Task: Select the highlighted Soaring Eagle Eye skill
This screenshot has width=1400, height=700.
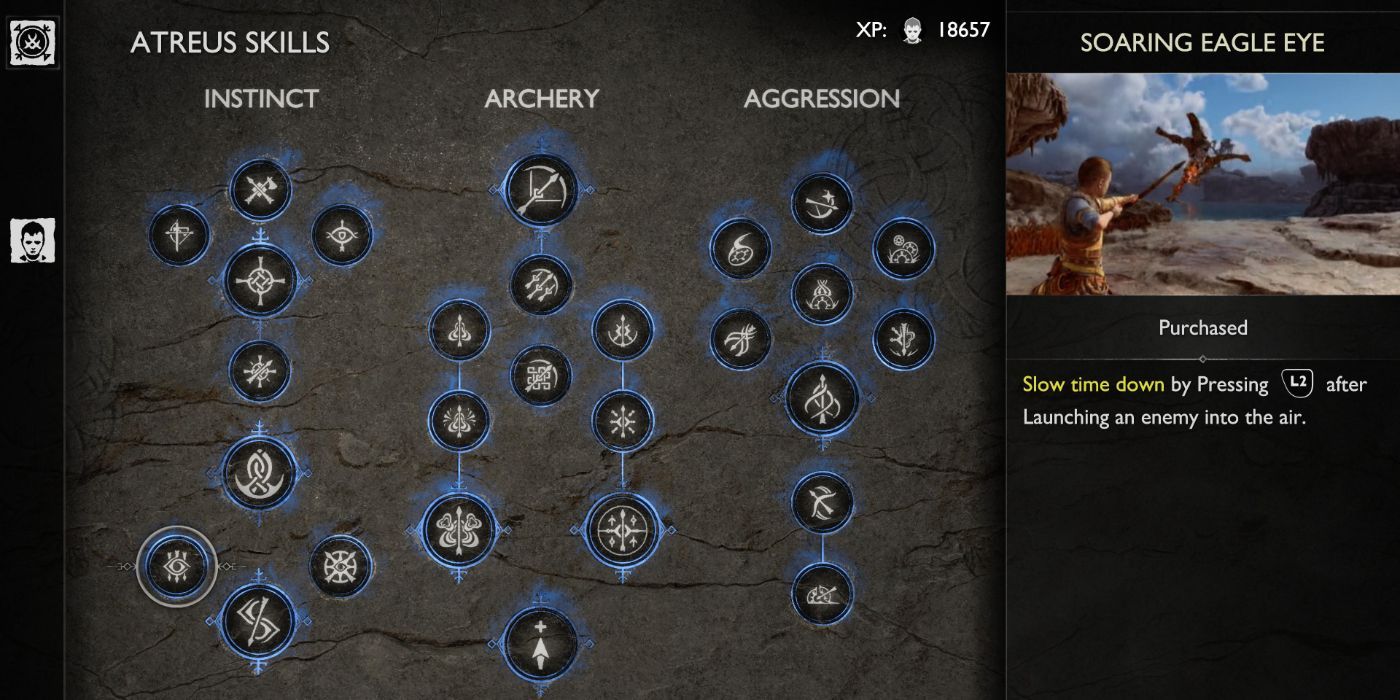Action: coord(176,566)
